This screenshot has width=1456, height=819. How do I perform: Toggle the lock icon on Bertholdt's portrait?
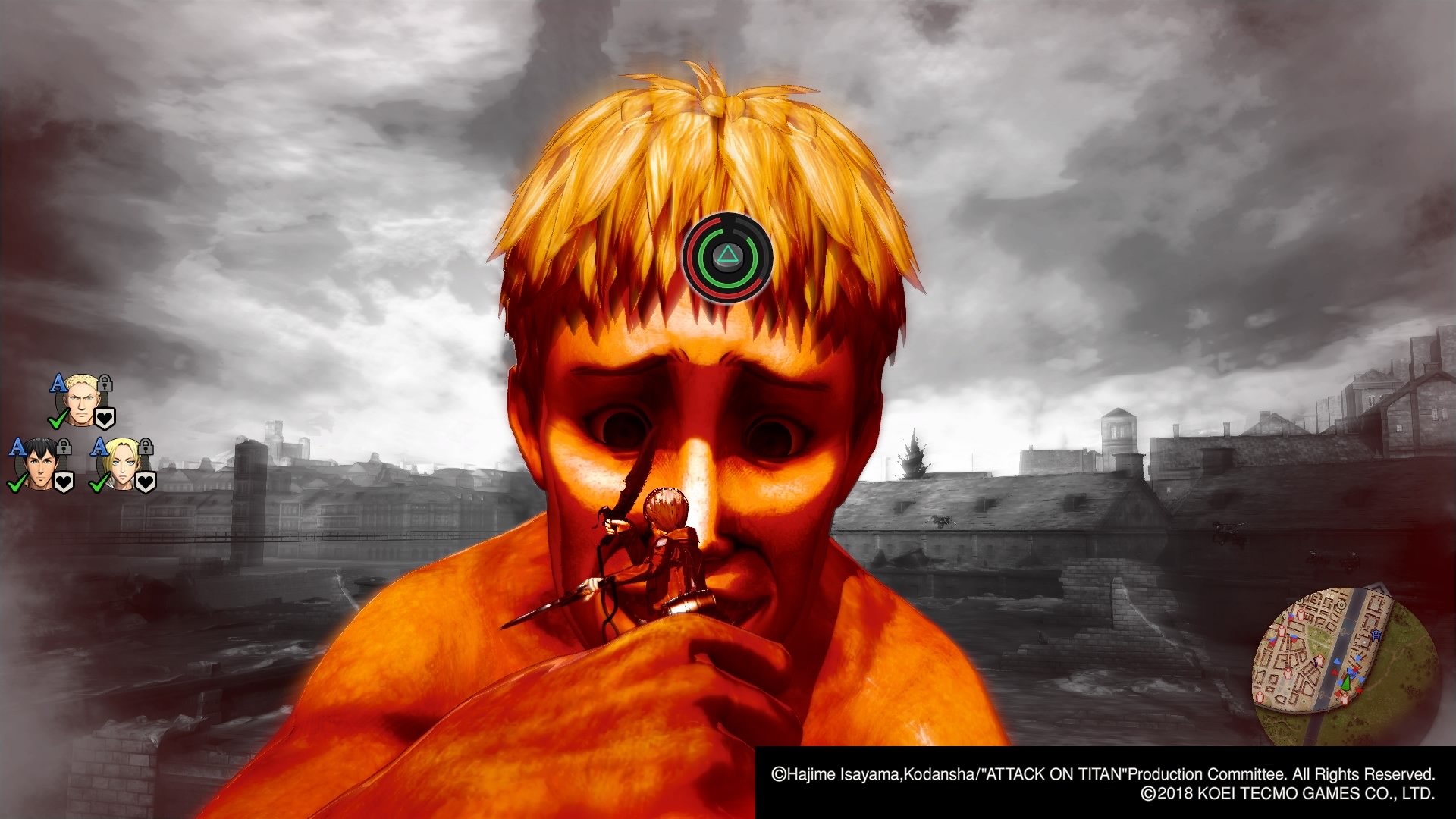coord(63,447)
